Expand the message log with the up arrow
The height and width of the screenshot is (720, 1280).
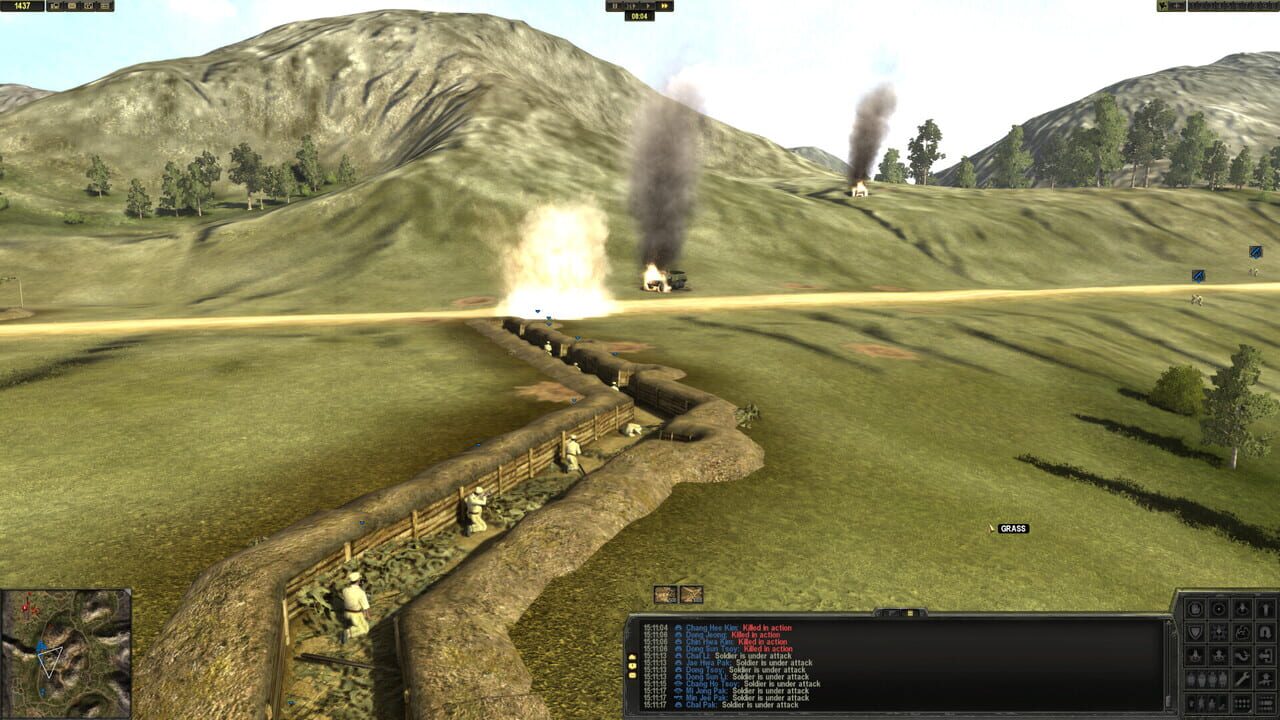[x=631, y=658]
